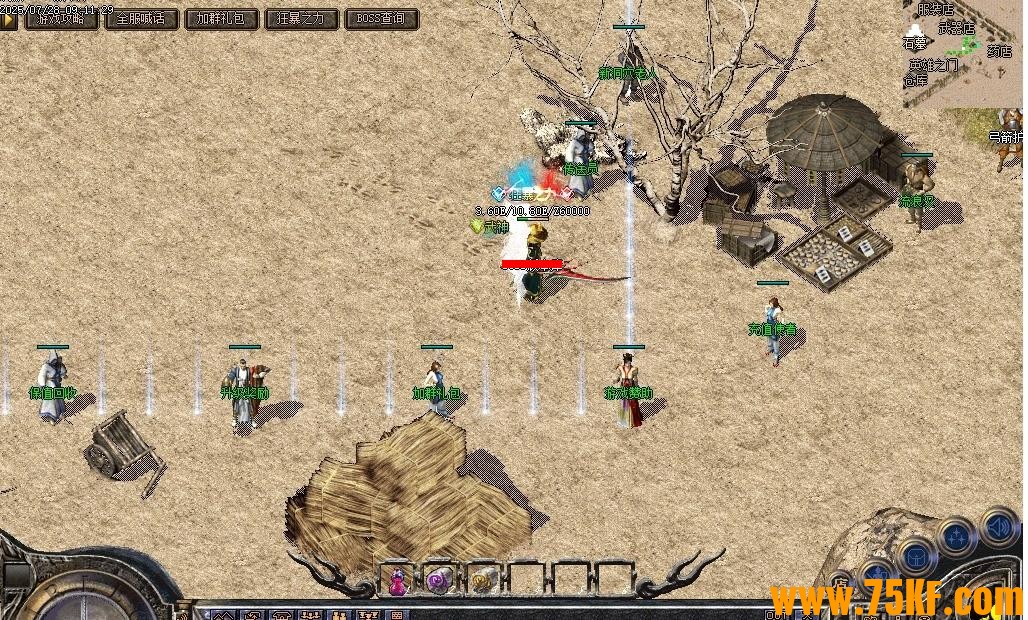This screenshot has height=620, width=1028.
Task: Open the skills panel with the sparkle button
Action: (x=957, y=536)
